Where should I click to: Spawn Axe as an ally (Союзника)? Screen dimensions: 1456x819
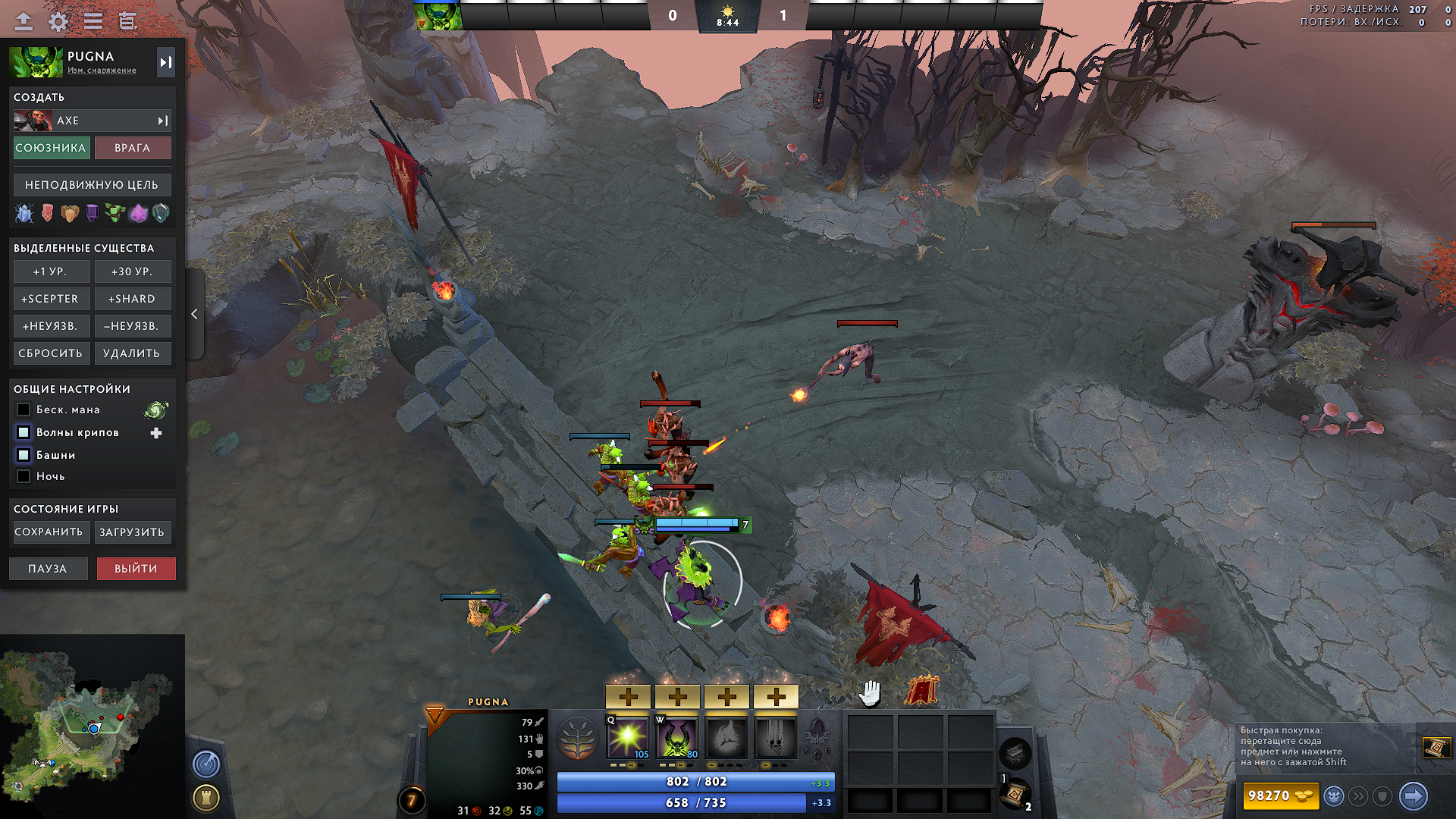point(52,148)
